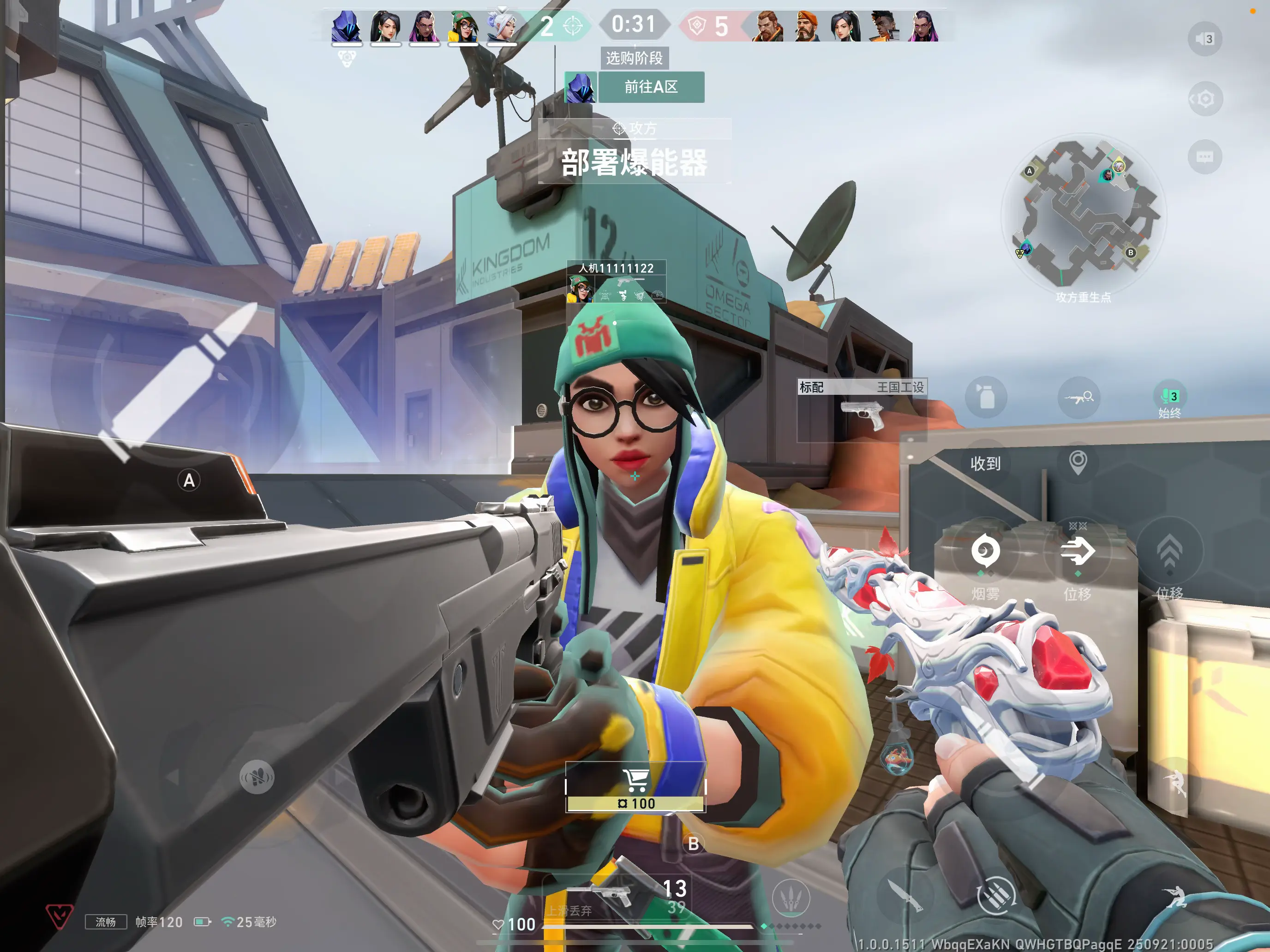Place a map ping marker
The width and height of the screenshot is (1270, 952).
click(1078, 461)
